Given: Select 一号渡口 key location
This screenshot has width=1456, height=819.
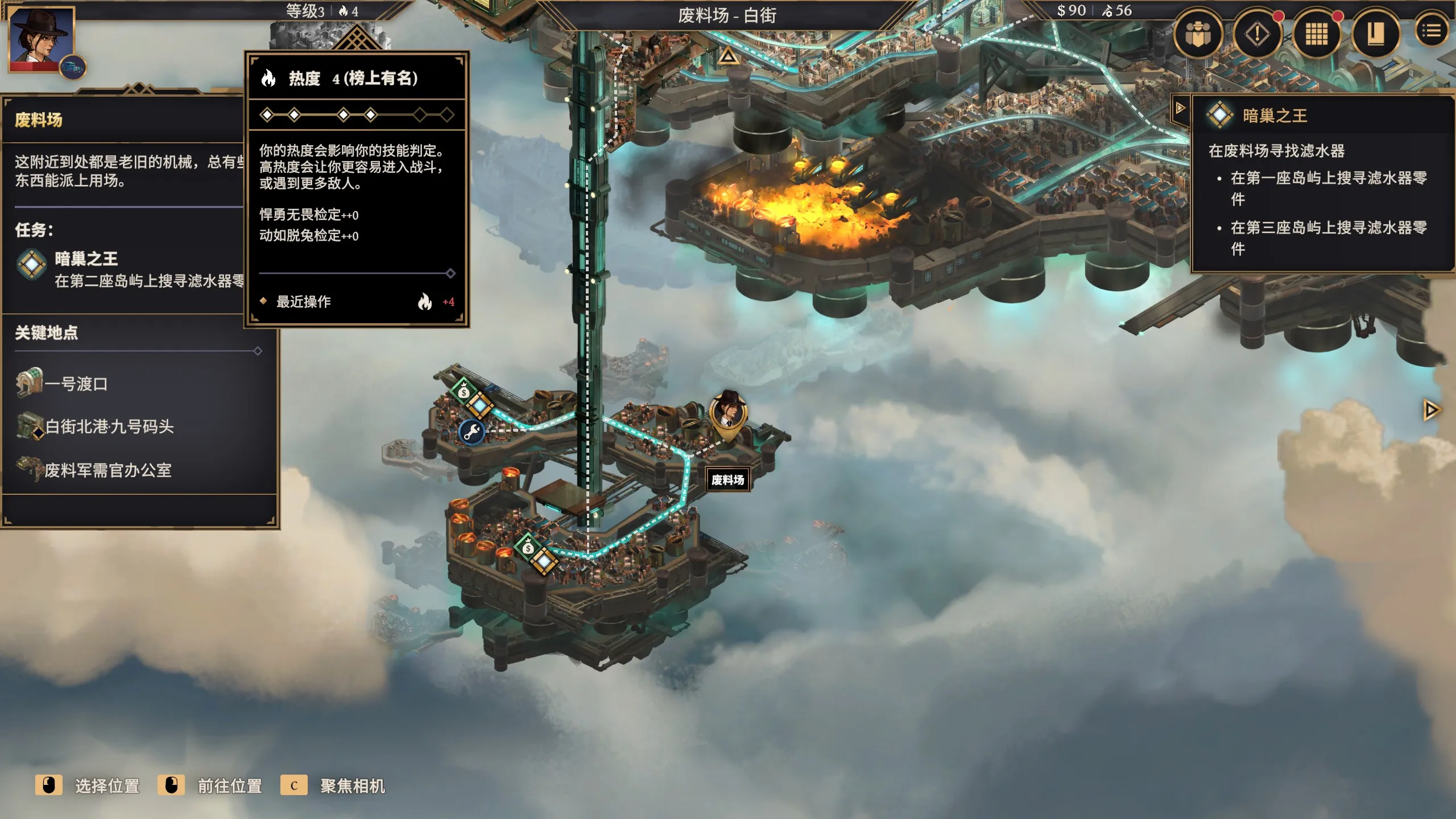Looking at the screenshot, I should tap(76, 384).
